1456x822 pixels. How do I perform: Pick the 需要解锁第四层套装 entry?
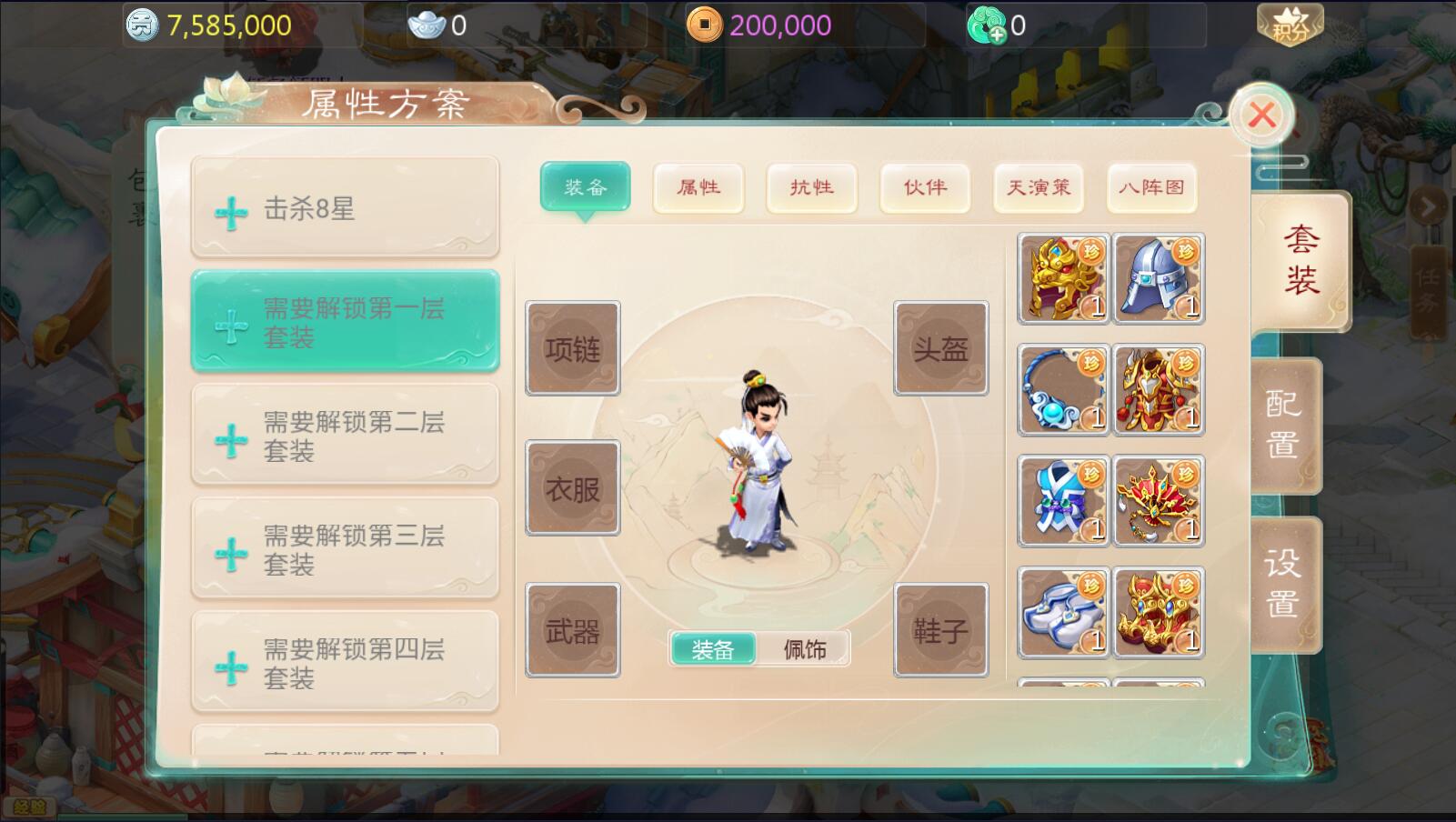[345, 663]
